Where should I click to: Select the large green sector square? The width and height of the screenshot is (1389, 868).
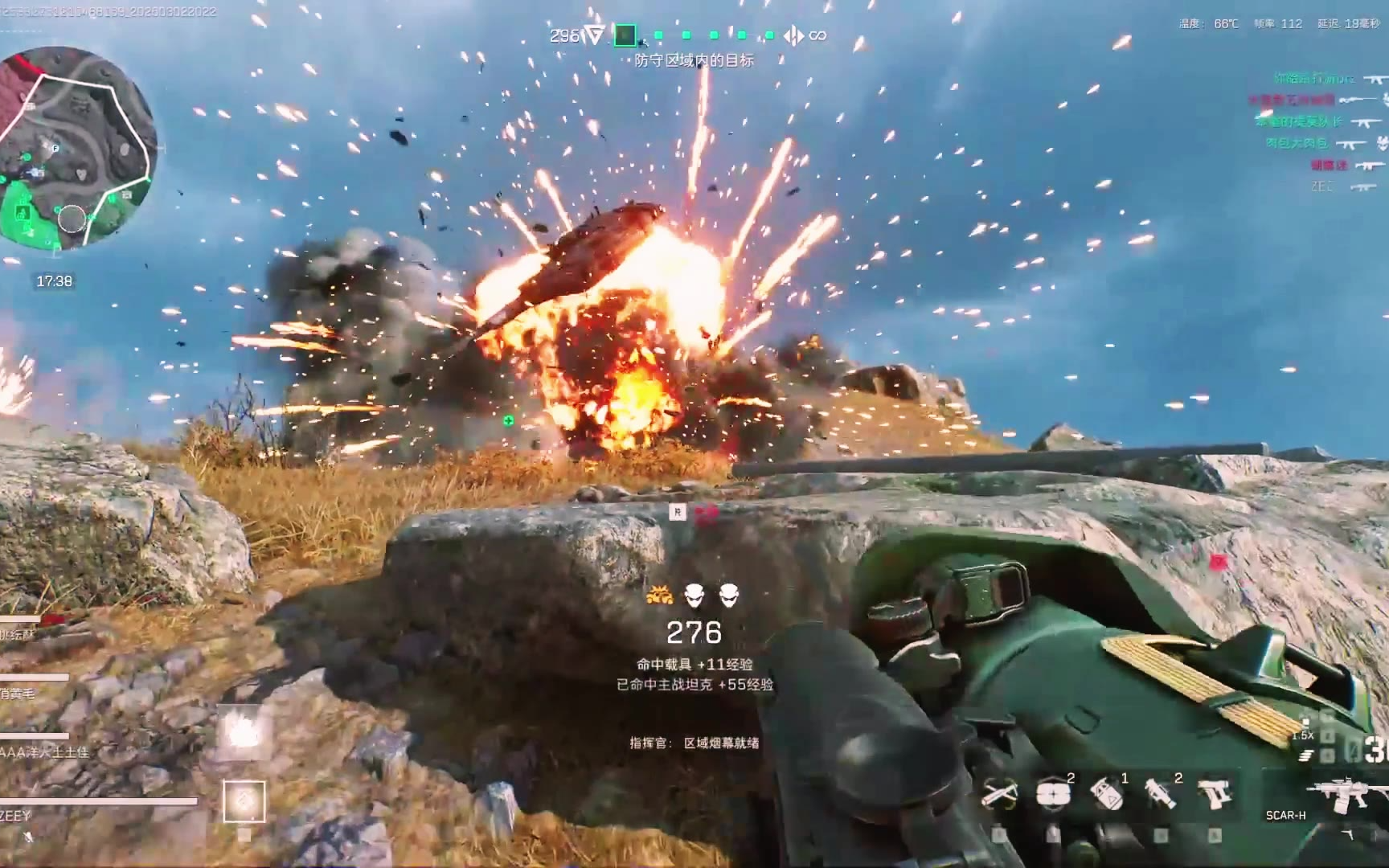pos(625,35)
